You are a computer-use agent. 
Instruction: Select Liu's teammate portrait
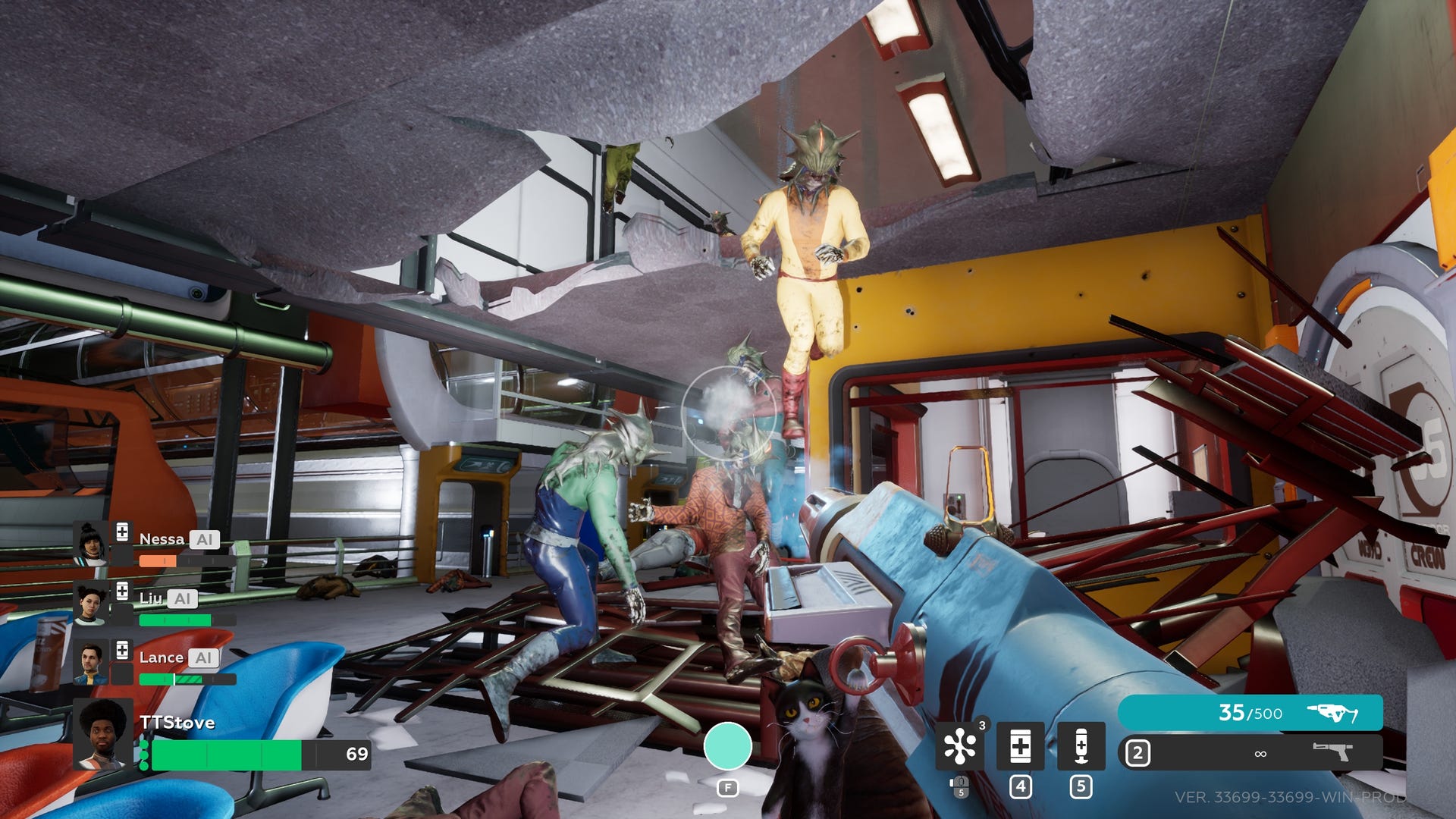click(x=90, y=604)
